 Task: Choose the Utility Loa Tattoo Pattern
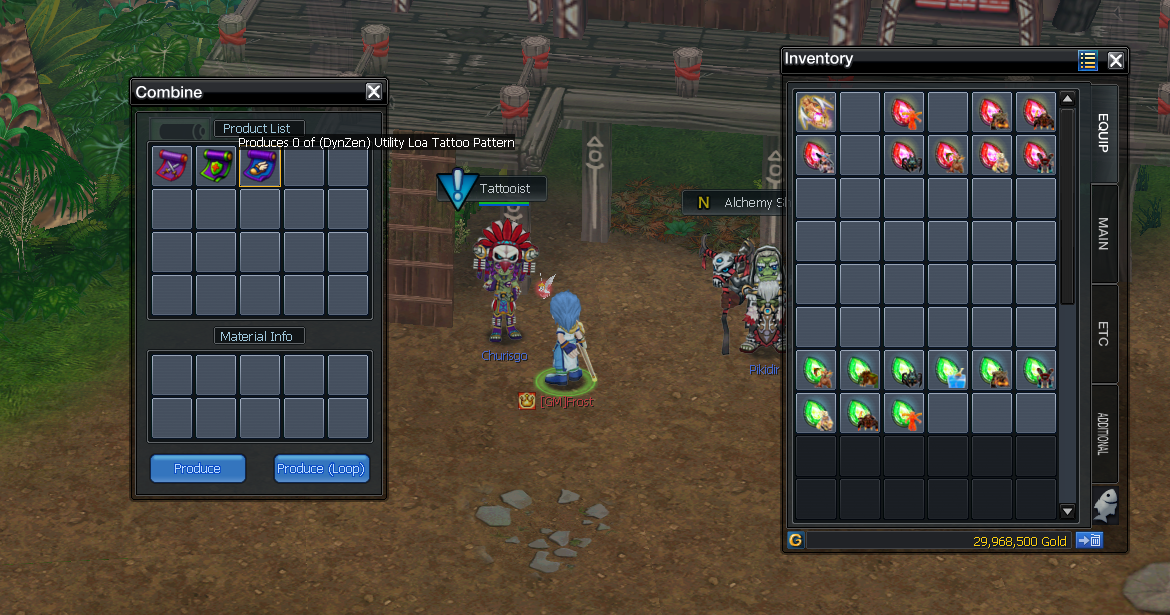click(x=260, y=166)
